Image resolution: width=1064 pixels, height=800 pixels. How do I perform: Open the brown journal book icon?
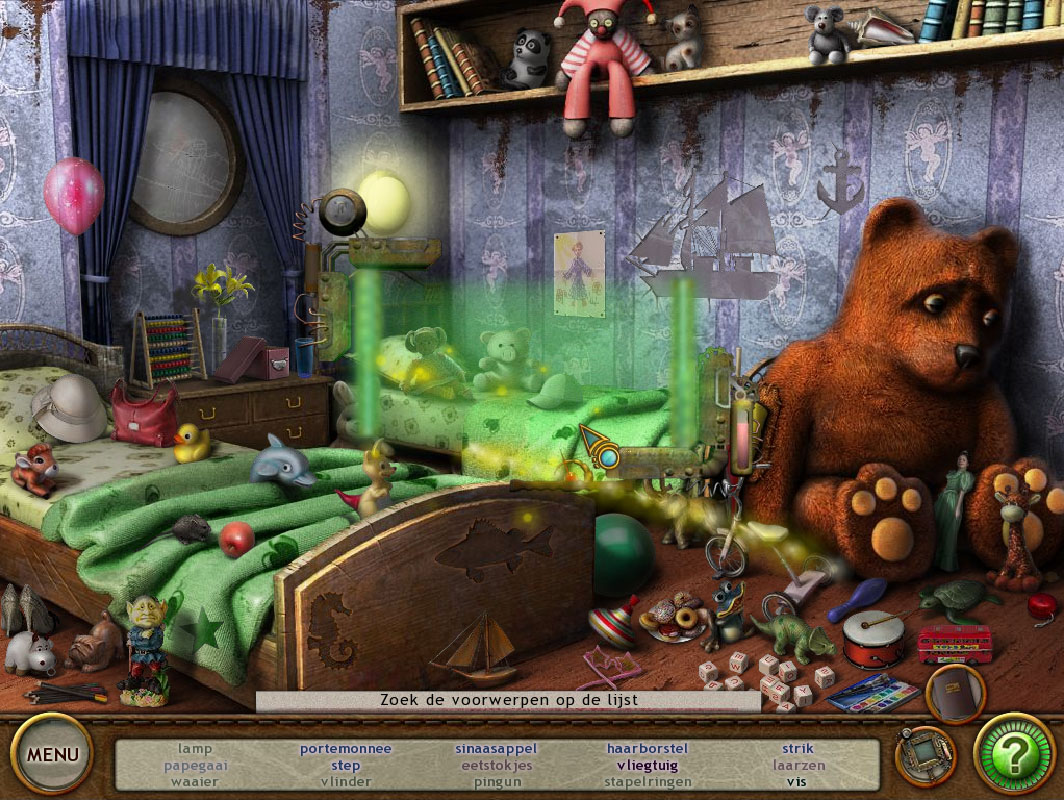(x=955, y=693)
